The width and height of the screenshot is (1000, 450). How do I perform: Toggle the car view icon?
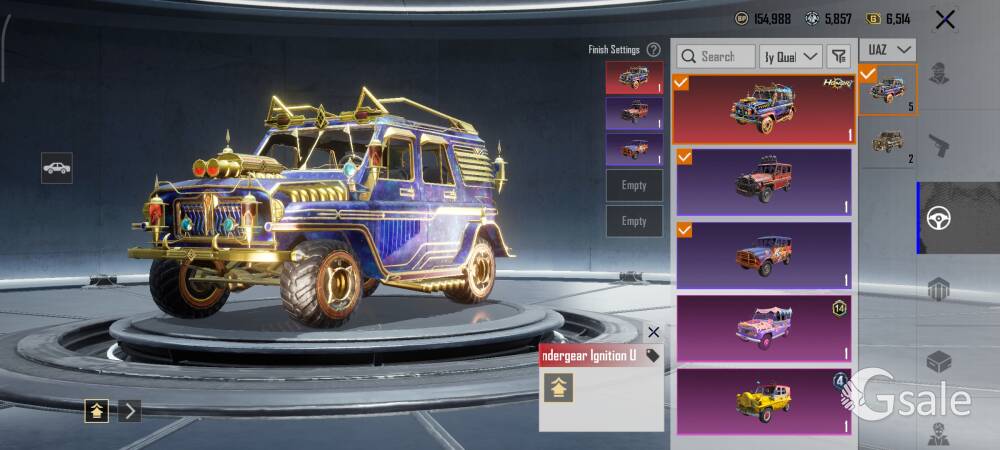tap(57, 168)
